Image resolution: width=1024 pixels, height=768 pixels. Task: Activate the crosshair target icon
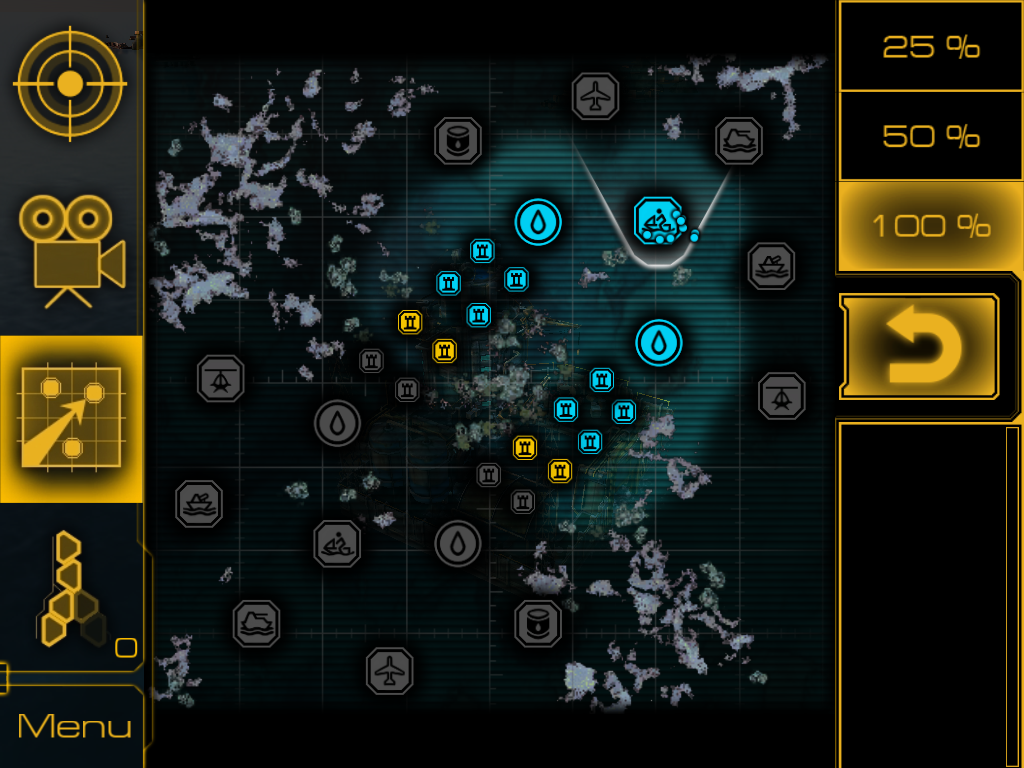point(70,84)
